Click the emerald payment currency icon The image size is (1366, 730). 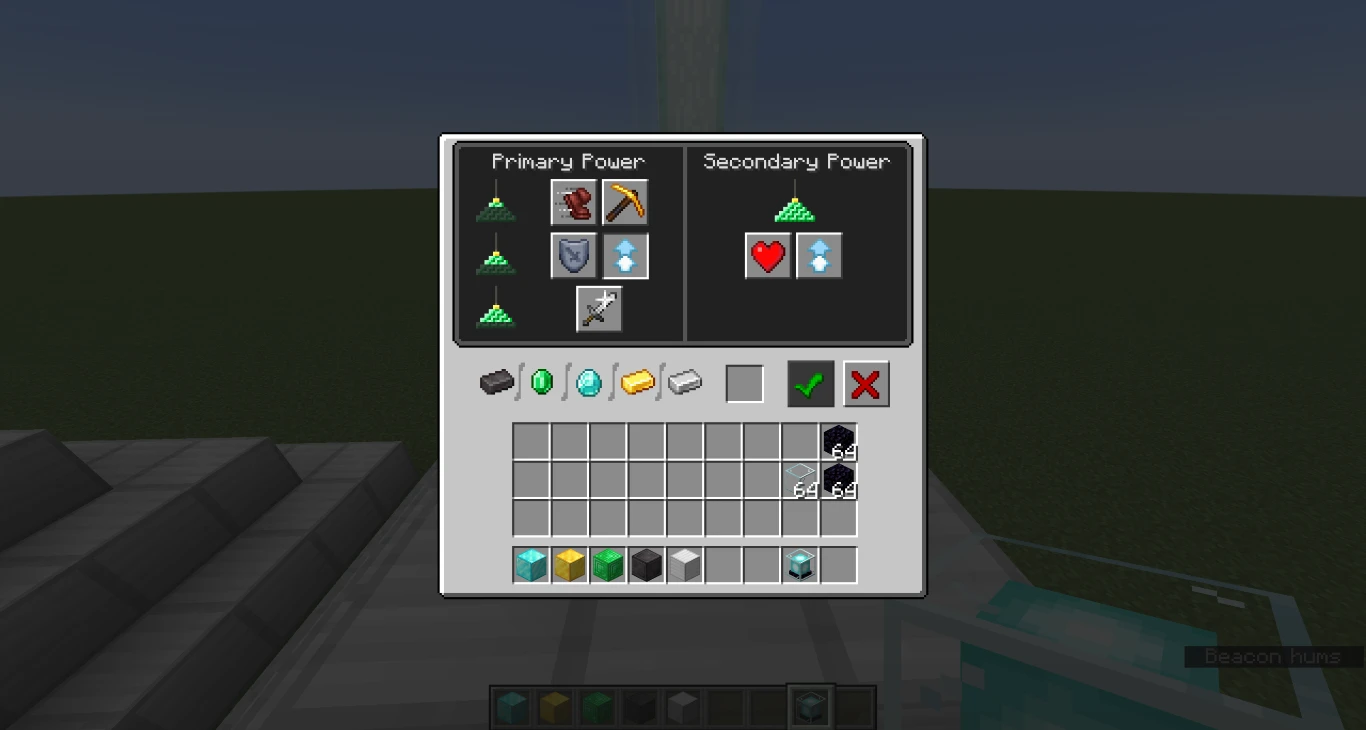point(542,382)
